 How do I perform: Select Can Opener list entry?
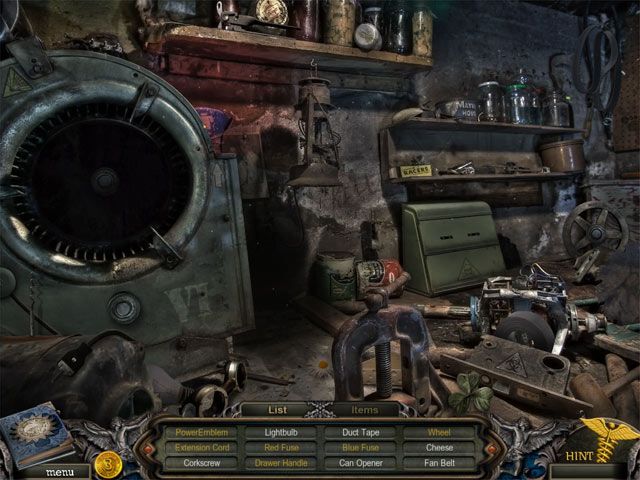pyautogui.click(x=361, y=462)
